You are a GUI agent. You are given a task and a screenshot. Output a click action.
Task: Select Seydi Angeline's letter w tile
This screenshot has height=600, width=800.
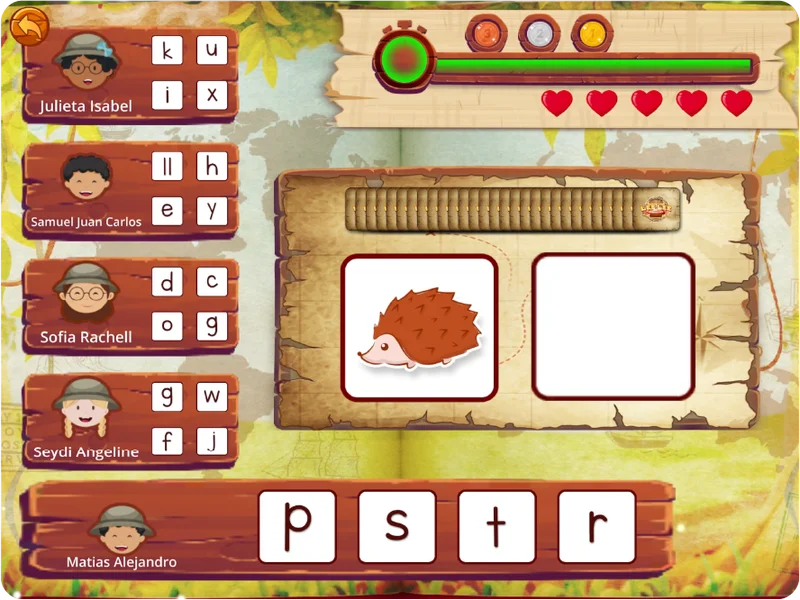pyautogui.click(x=212, y=396)
